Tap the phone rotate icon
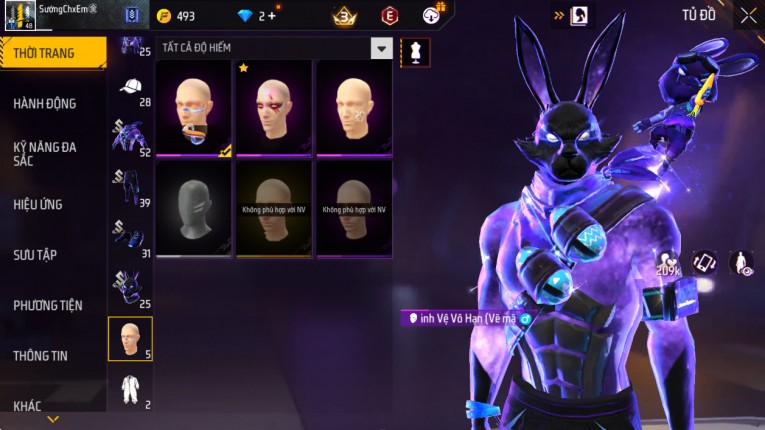Viewport: 765px width, 430px height. (705, 263)
